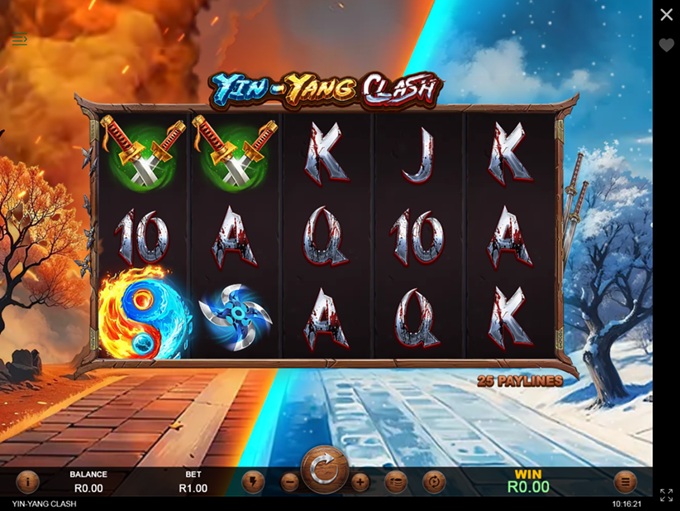Screen dimensions: 680x511
Task: Open the bet options list button
Action: (x=397, y=481)
